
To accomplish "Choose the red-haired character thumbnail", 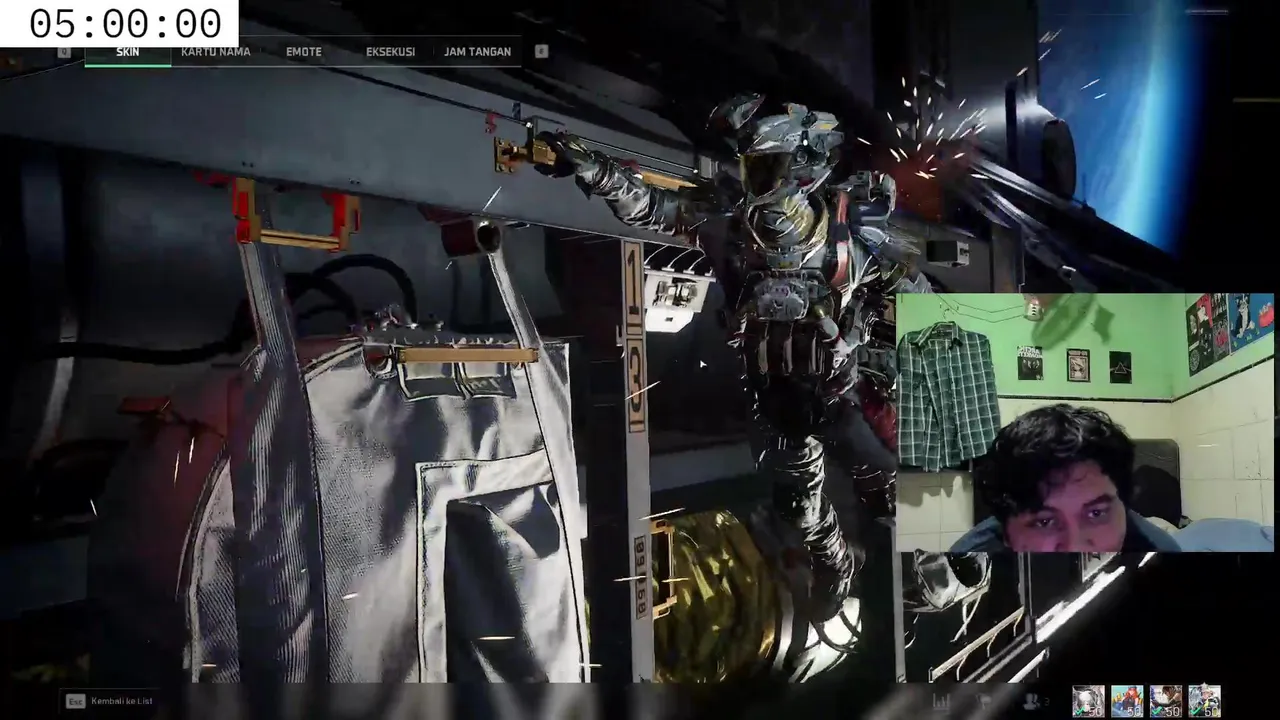I will coord(1127,701).
